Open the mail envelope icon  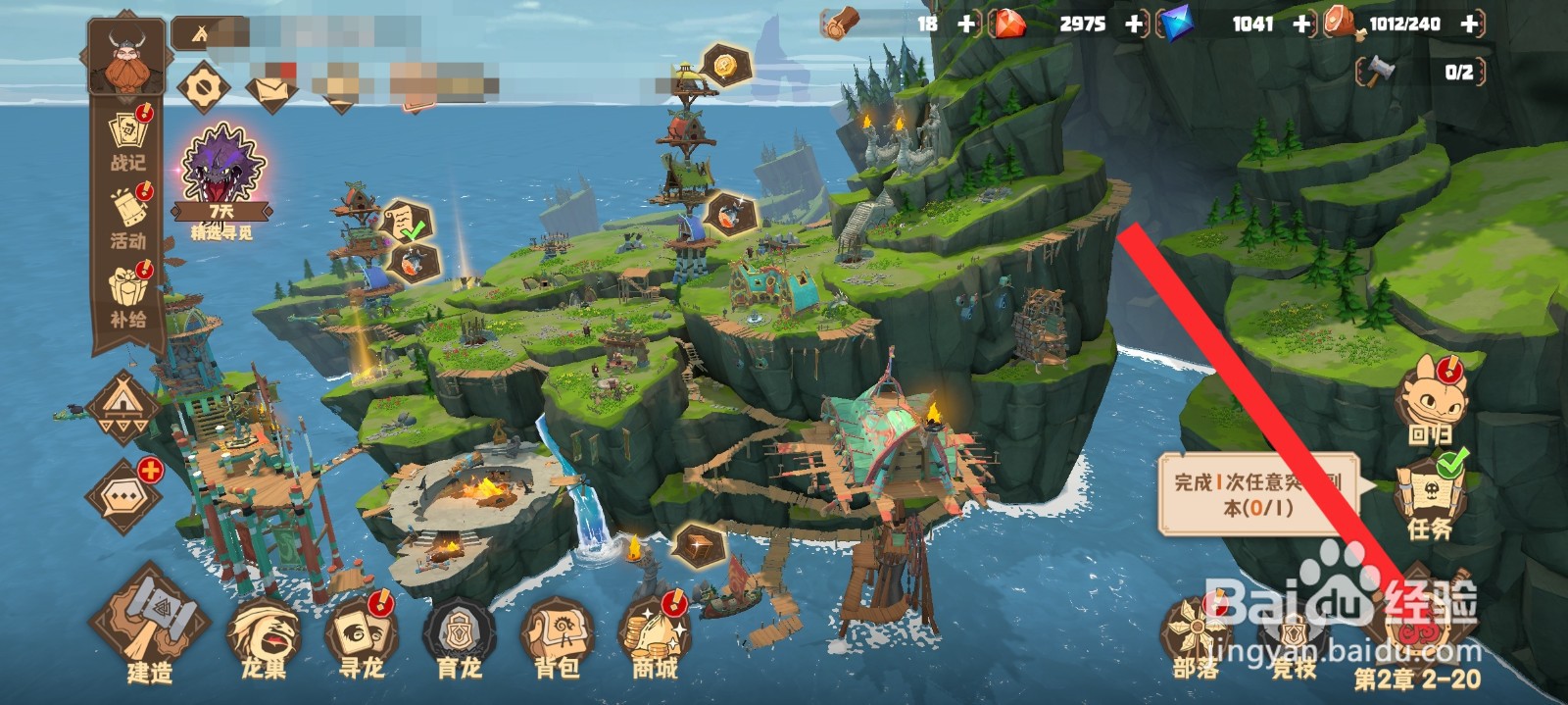point(271,90)
